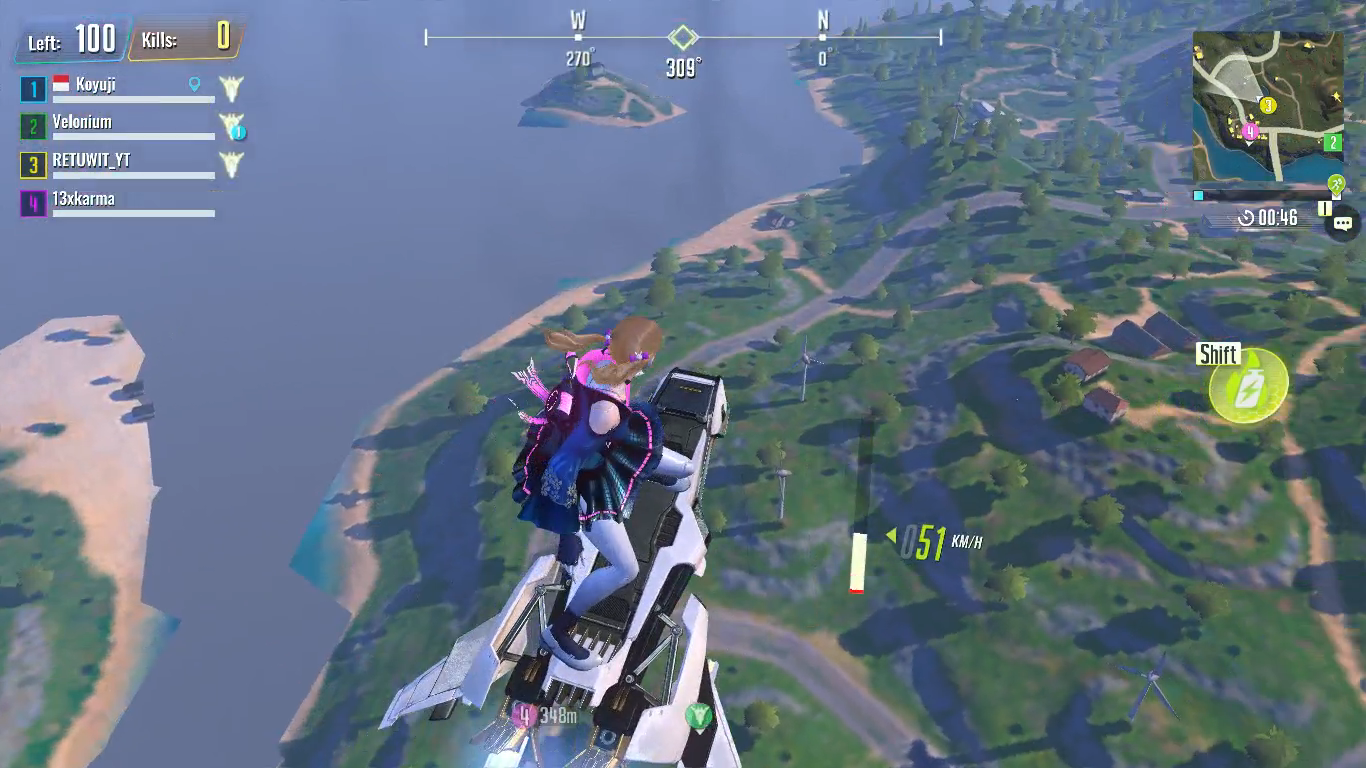Click the clock icon next to the 00:46 timer

pyautogui.click(x=1246, y=219)
